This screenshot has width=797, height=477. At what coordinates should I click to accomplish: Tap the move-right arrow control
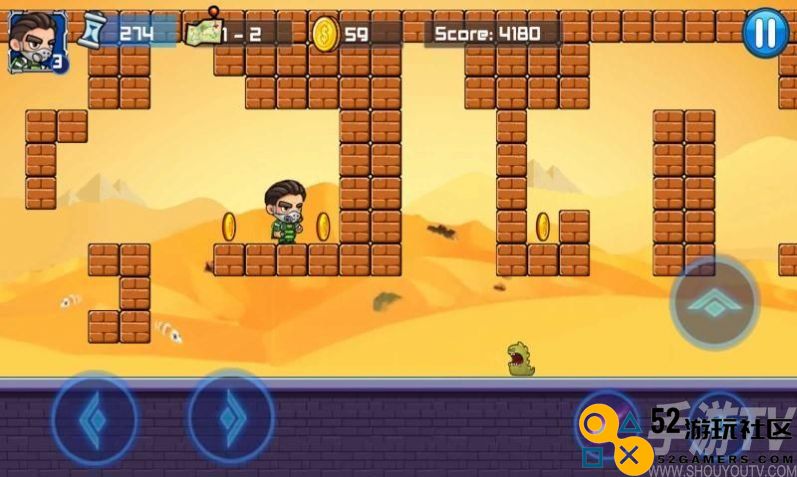[231, 415]
